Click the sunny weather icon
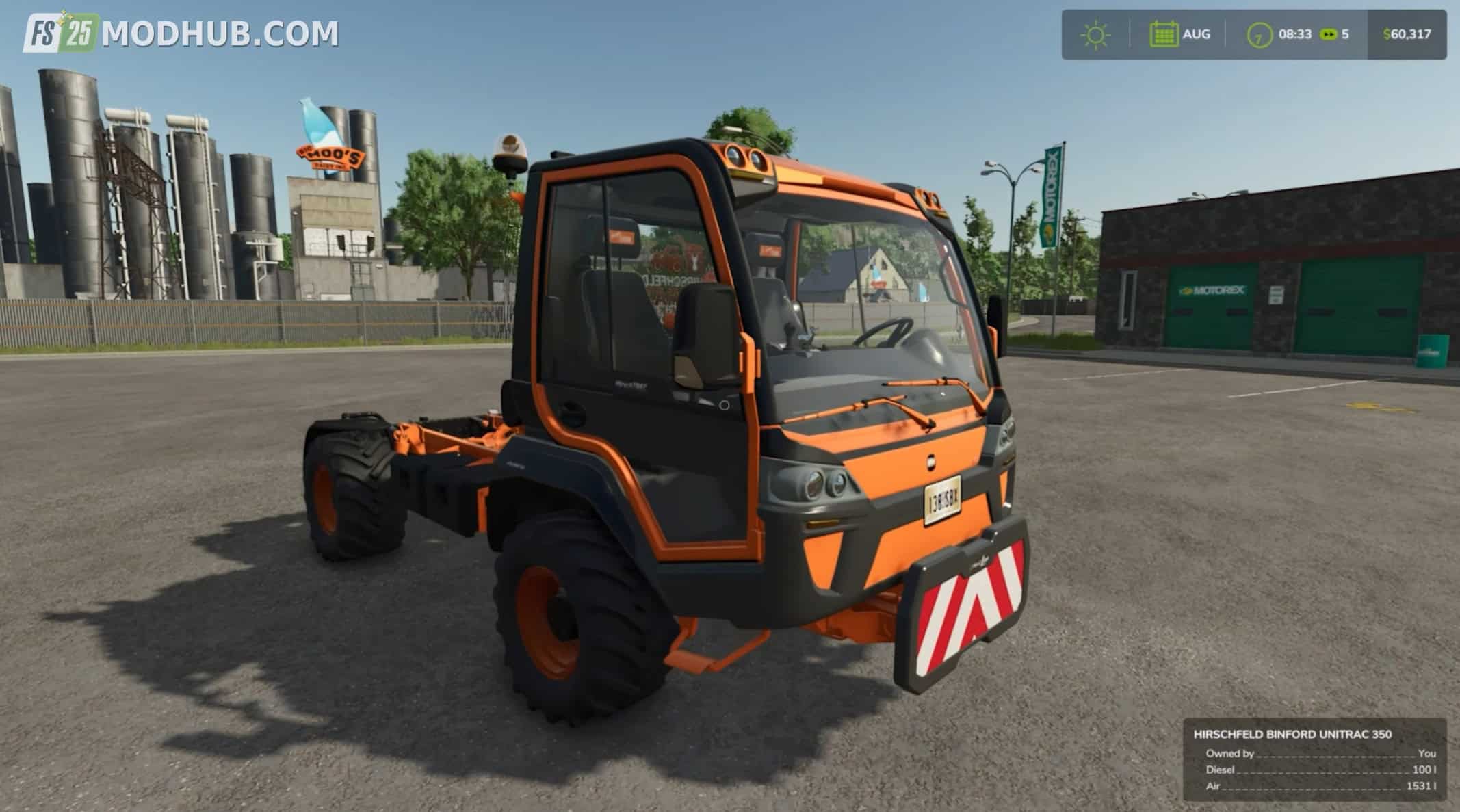This screenshot has height=812, width=1460. 1095,35
